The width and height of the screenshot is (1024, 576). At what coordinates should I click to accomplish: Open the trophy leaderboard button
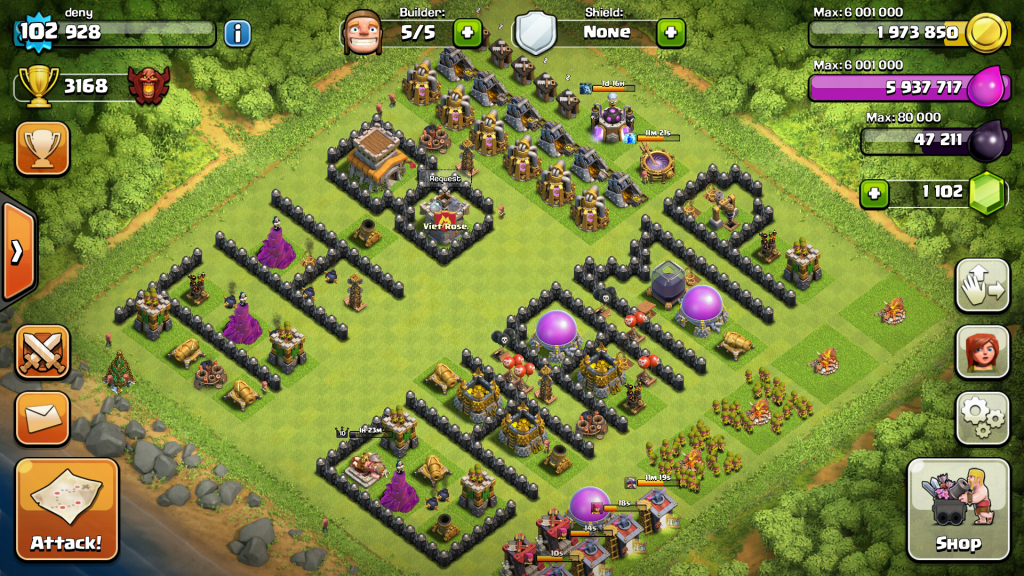point(42,149)
